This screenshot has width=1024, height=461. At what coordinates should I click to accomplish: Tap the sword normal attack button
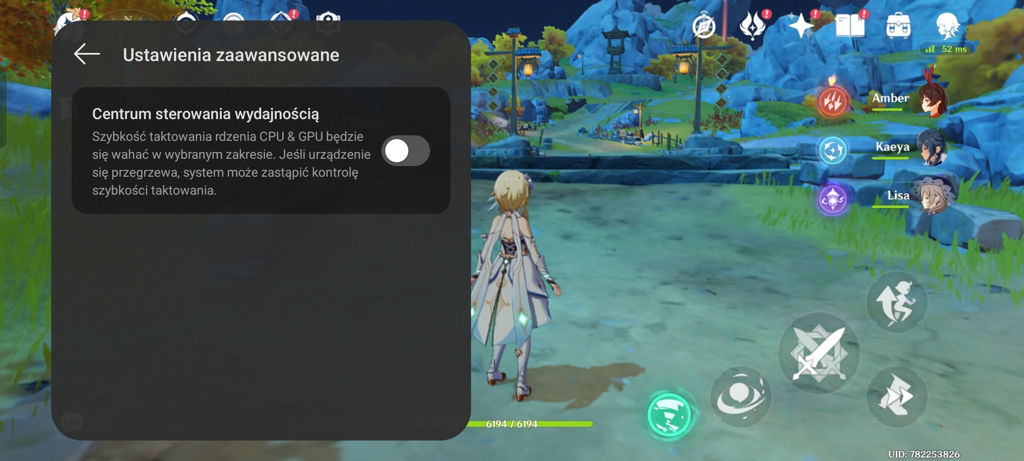819,352
